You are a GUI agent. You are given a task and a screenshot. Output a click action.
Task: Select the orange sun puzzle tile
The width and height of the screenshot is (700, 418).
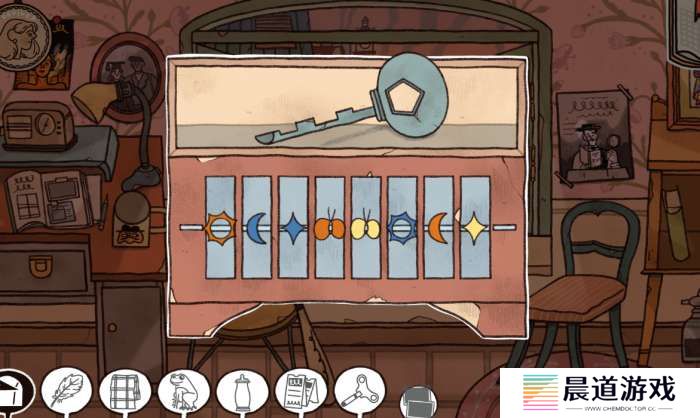[x=220, y=228]
